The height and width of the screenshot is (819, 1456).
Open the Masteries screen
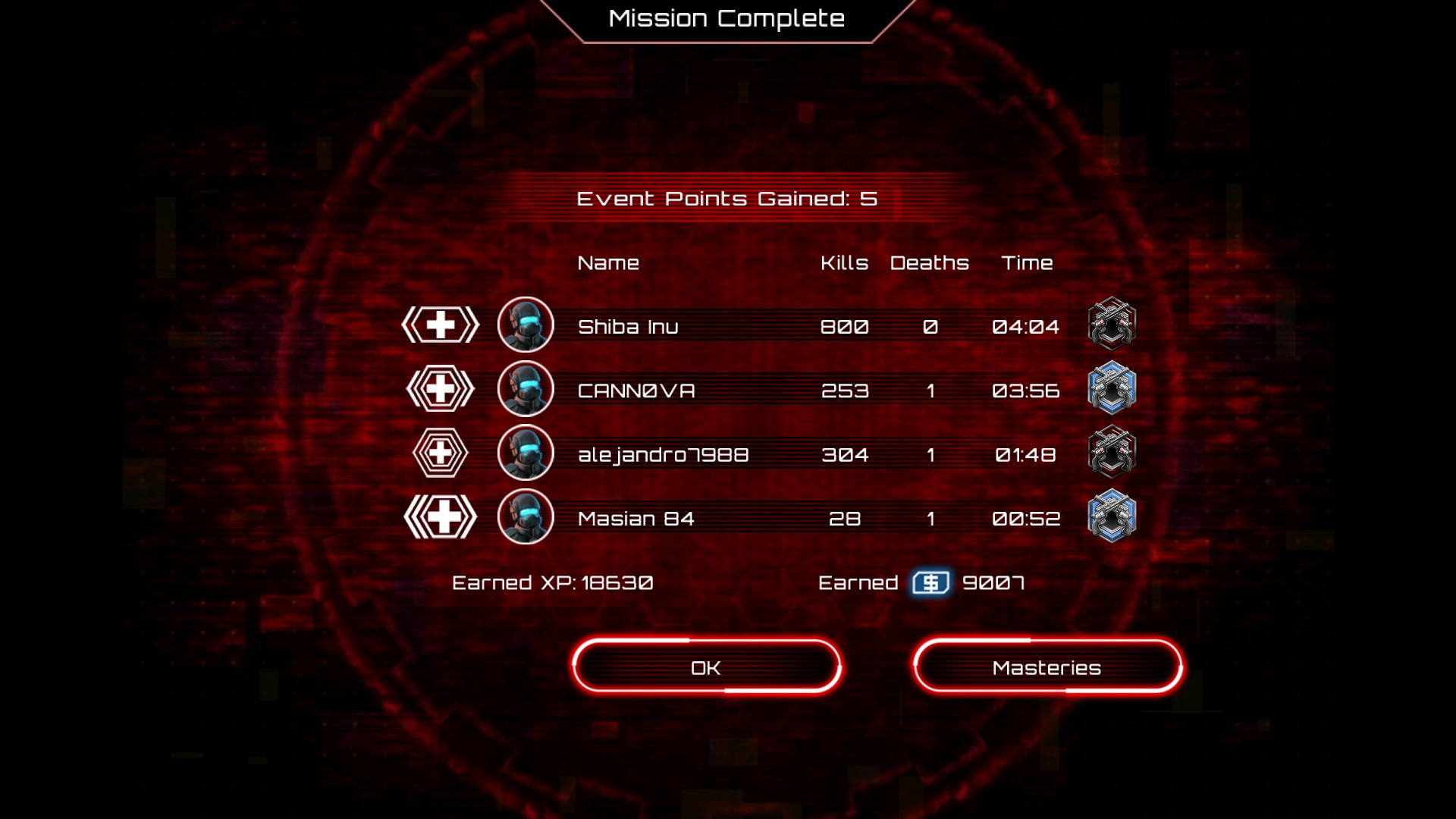(x=1046, y=667)
